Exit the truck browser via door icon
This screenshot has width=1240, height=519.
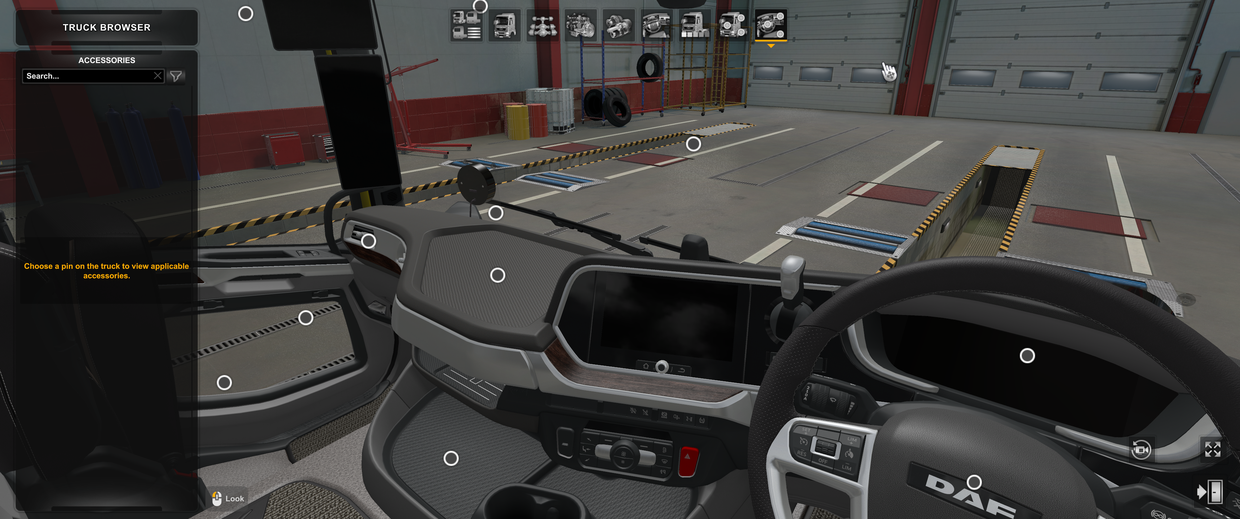1211,491
